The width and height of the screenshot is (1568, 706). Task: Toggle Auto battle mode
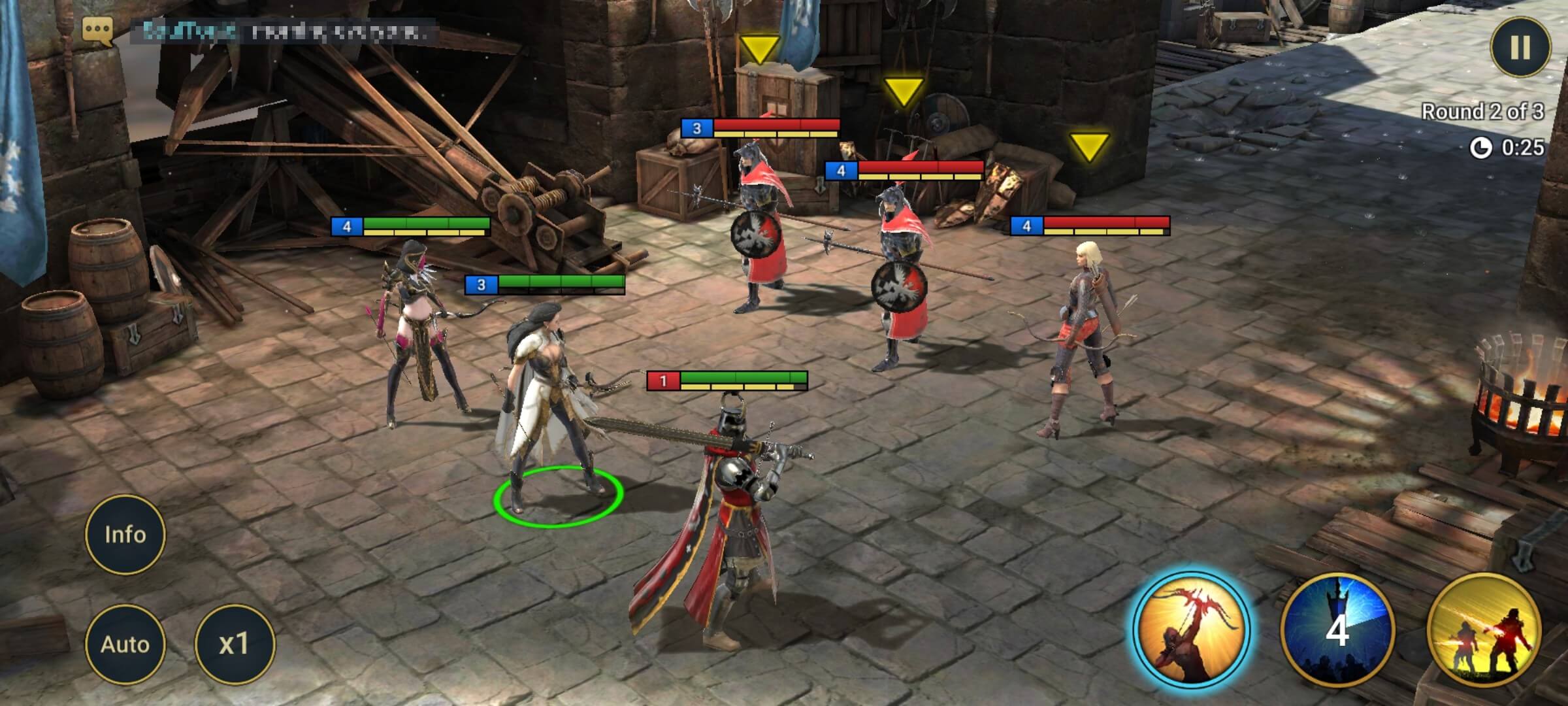pos(125,643)
